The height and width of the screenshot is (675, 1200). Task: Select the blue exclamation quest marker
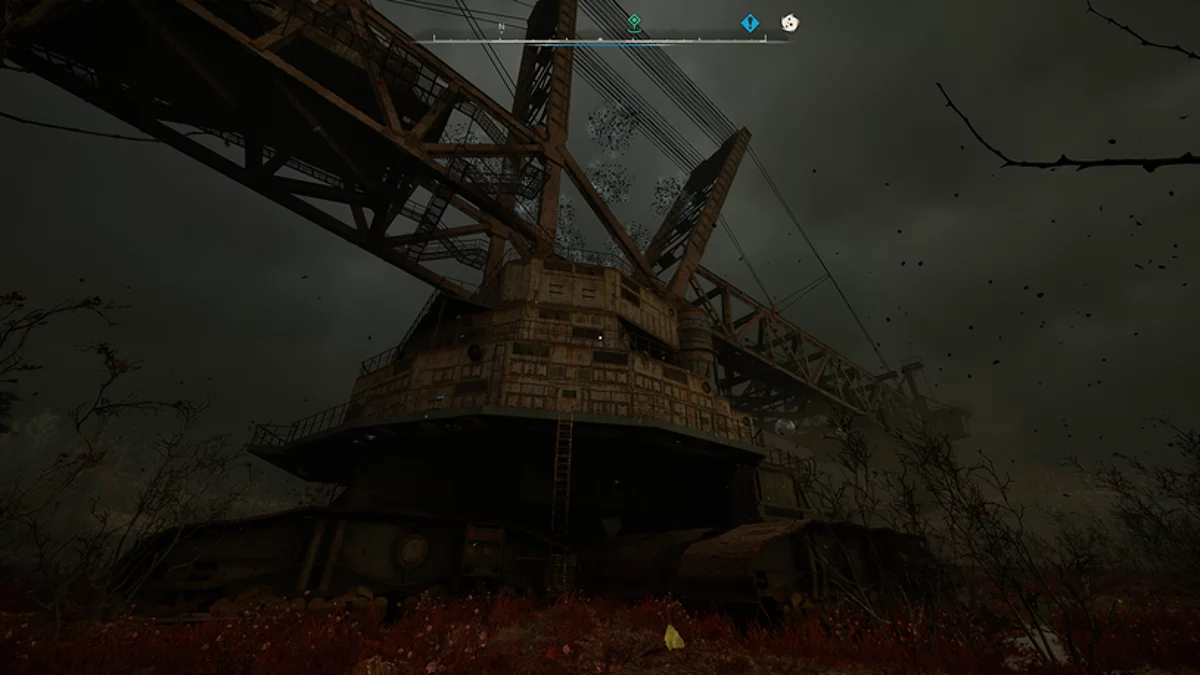pos(750,22)
